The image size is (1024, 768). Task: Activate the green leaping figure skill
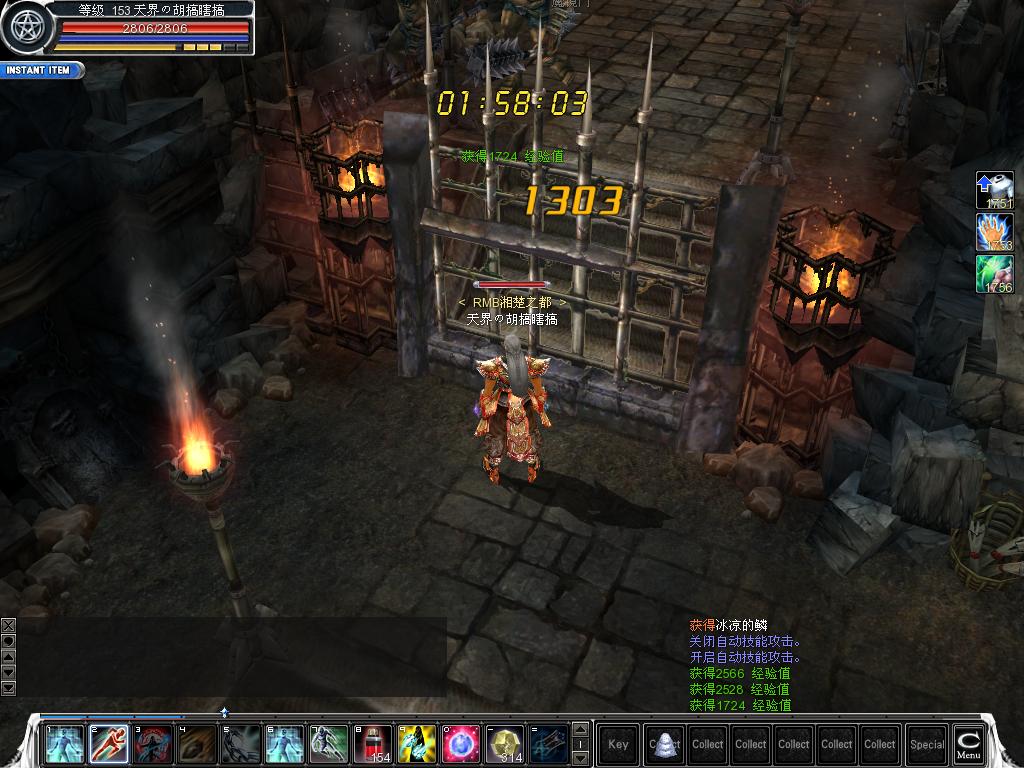(x=329, y=744)
